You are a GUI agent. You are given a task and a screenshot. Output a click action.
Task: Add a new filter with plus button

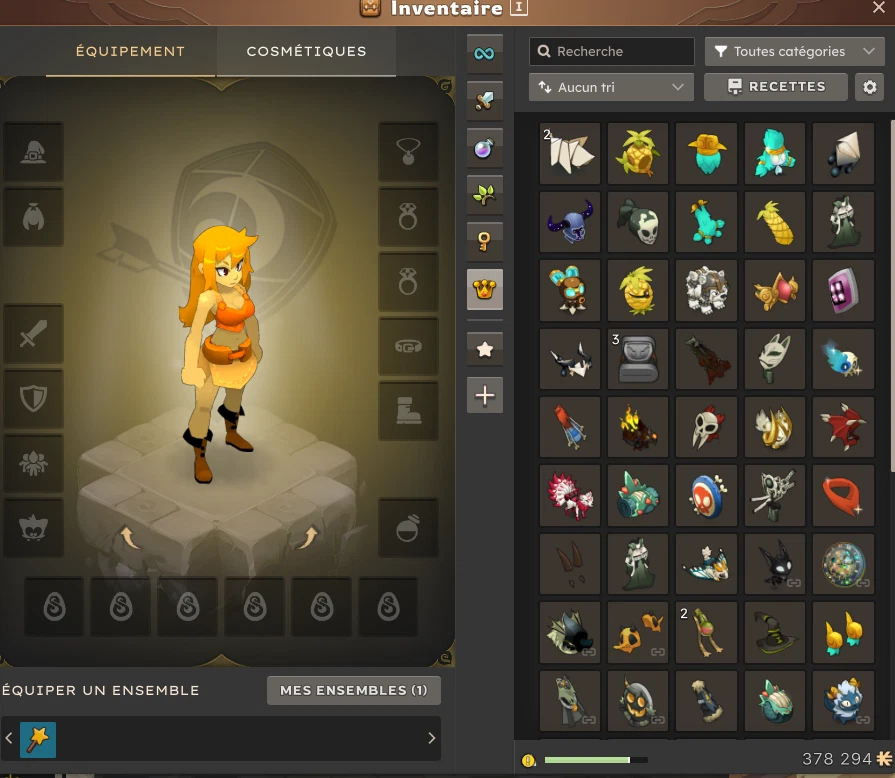click(485, 396)
